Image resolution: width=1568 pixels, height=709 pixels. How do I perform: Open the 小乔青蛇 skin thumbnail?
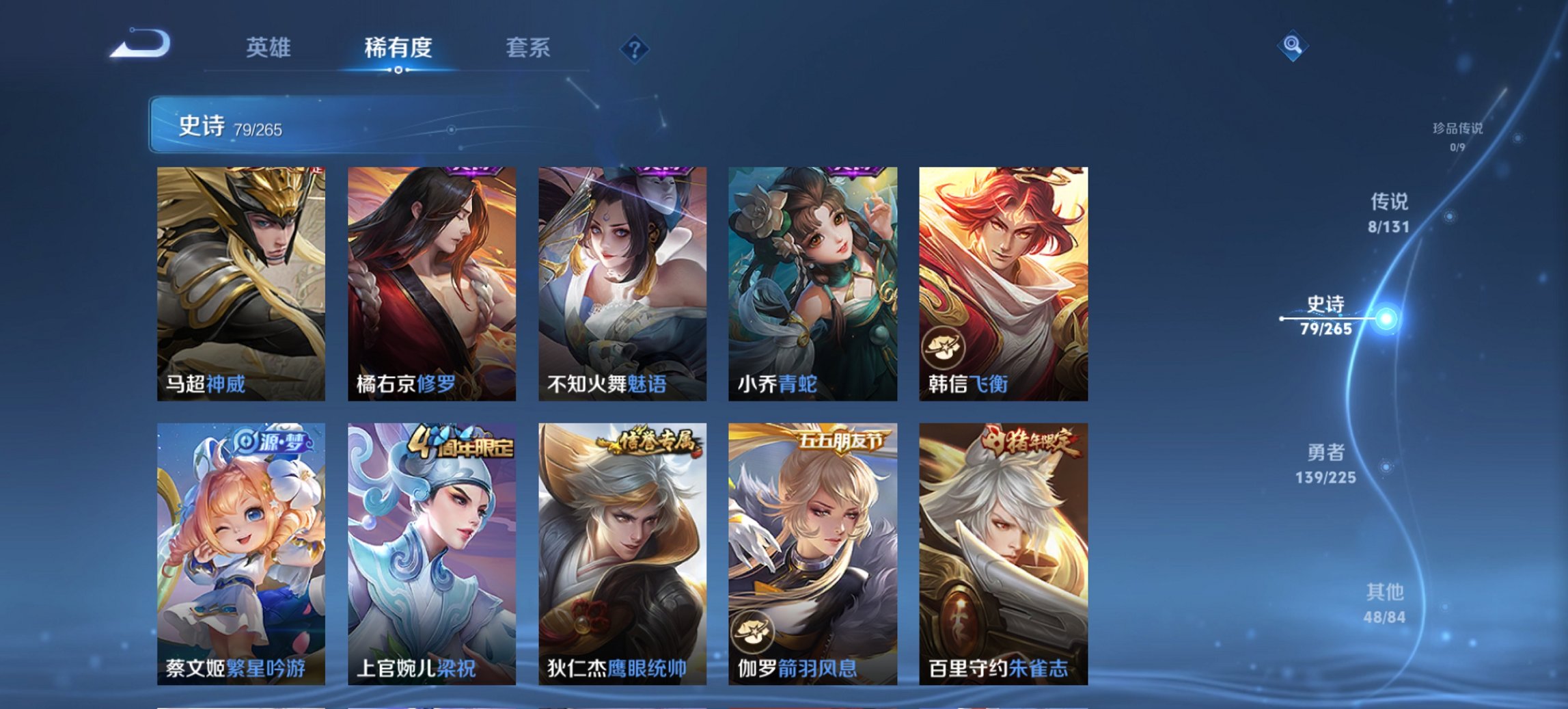(x=812, y=280)
